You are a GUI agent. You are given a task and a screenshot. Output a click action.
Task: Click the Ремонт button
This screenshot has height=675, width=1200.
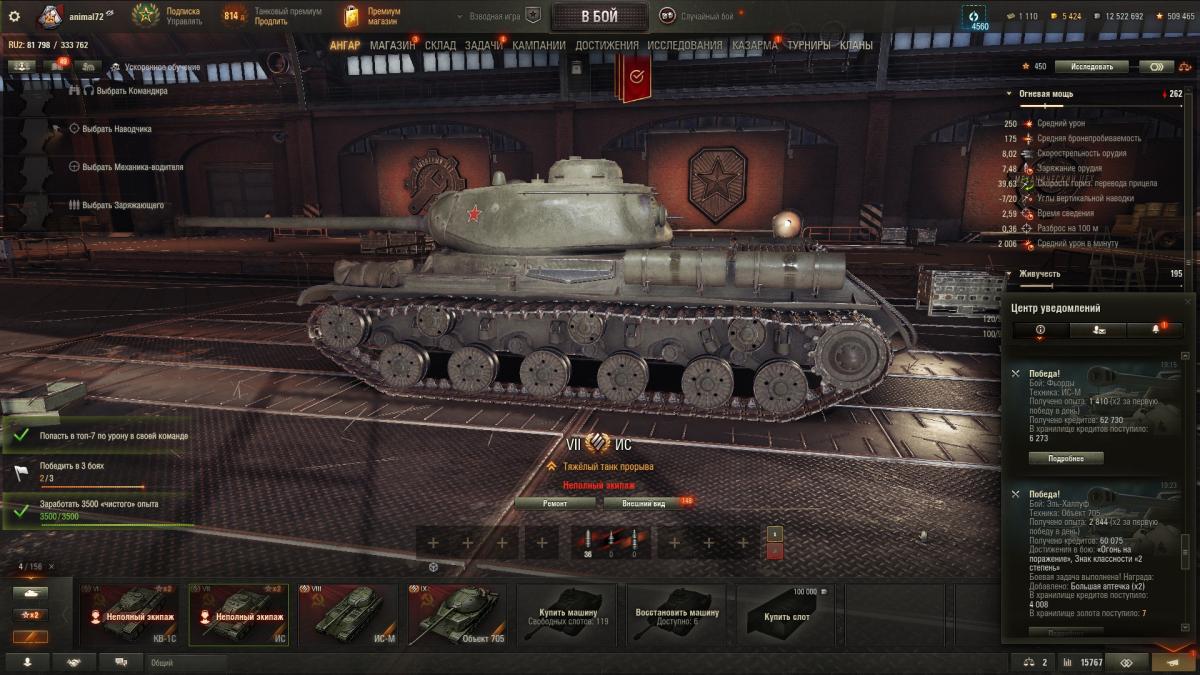pyautogui.click(x=555, y=503)
